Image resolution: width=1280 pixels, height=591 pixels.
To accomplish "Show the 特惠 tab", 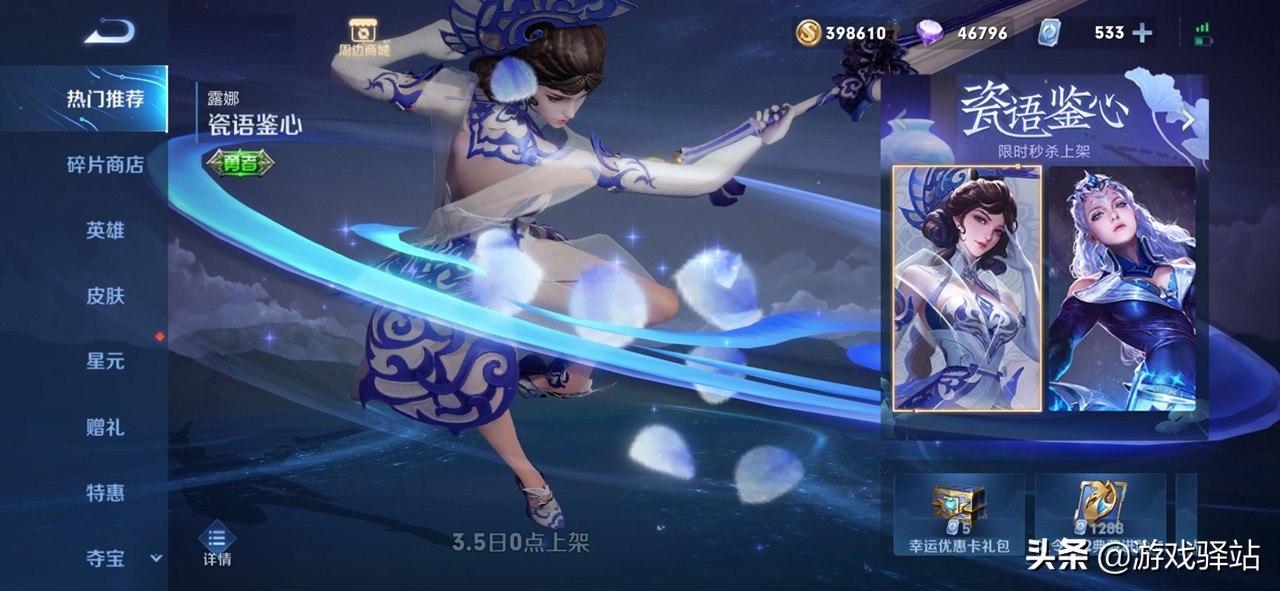I will tap(105, 493).
